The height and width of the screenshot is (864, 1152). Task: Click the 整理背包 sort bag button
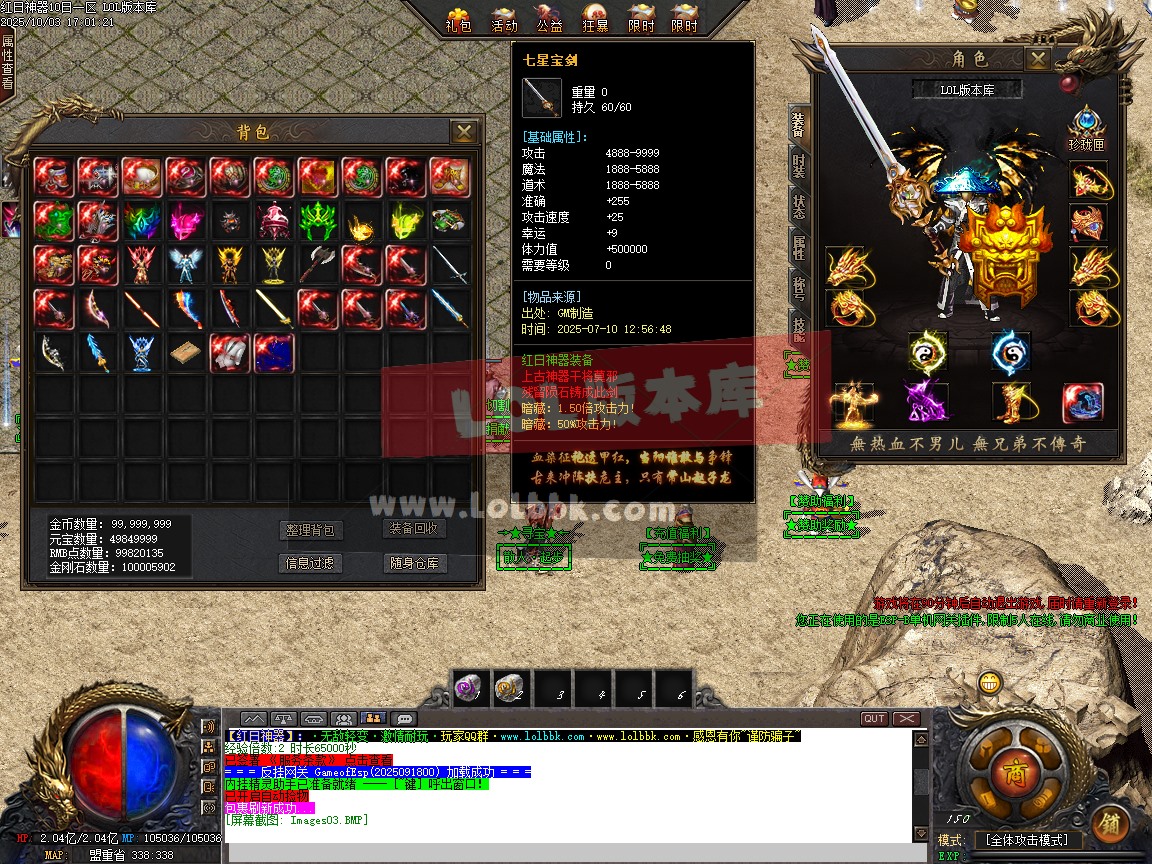tap(310, 530)
